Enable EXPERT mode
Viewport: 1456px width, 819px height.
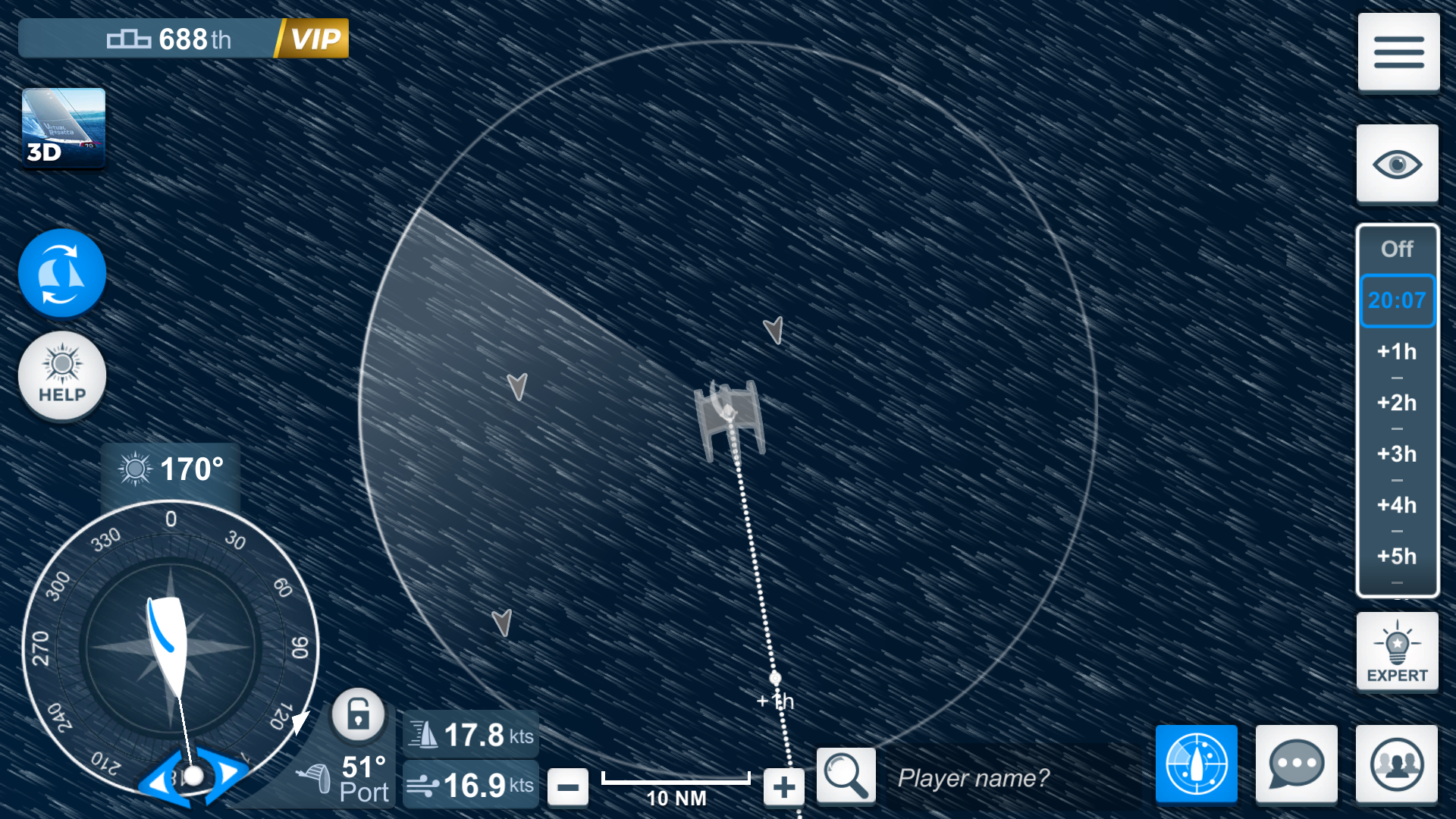pyautogui.click(x=1398, y=651)
